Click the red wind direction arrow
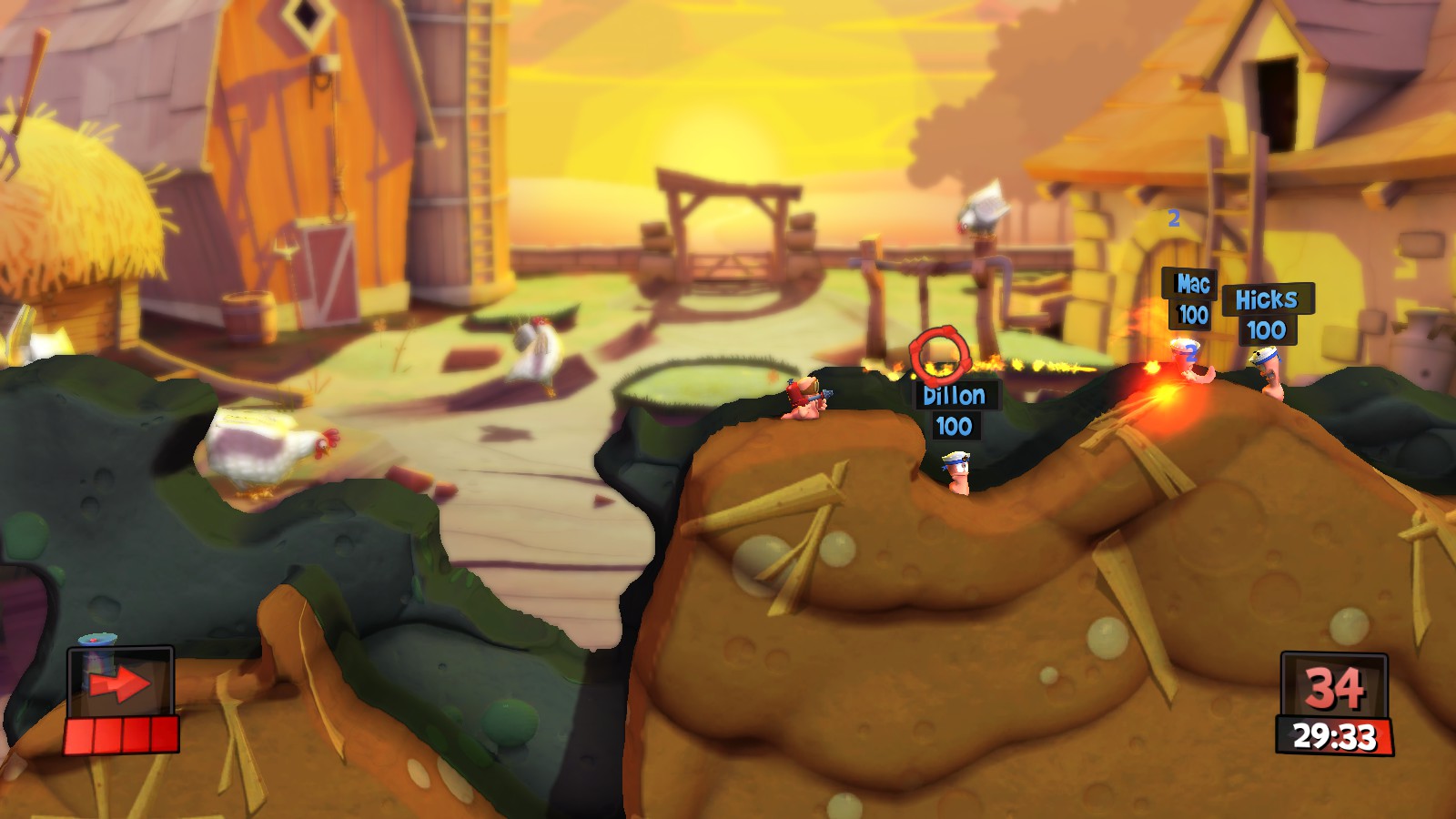1456x819 pixels. coord(119,684)
